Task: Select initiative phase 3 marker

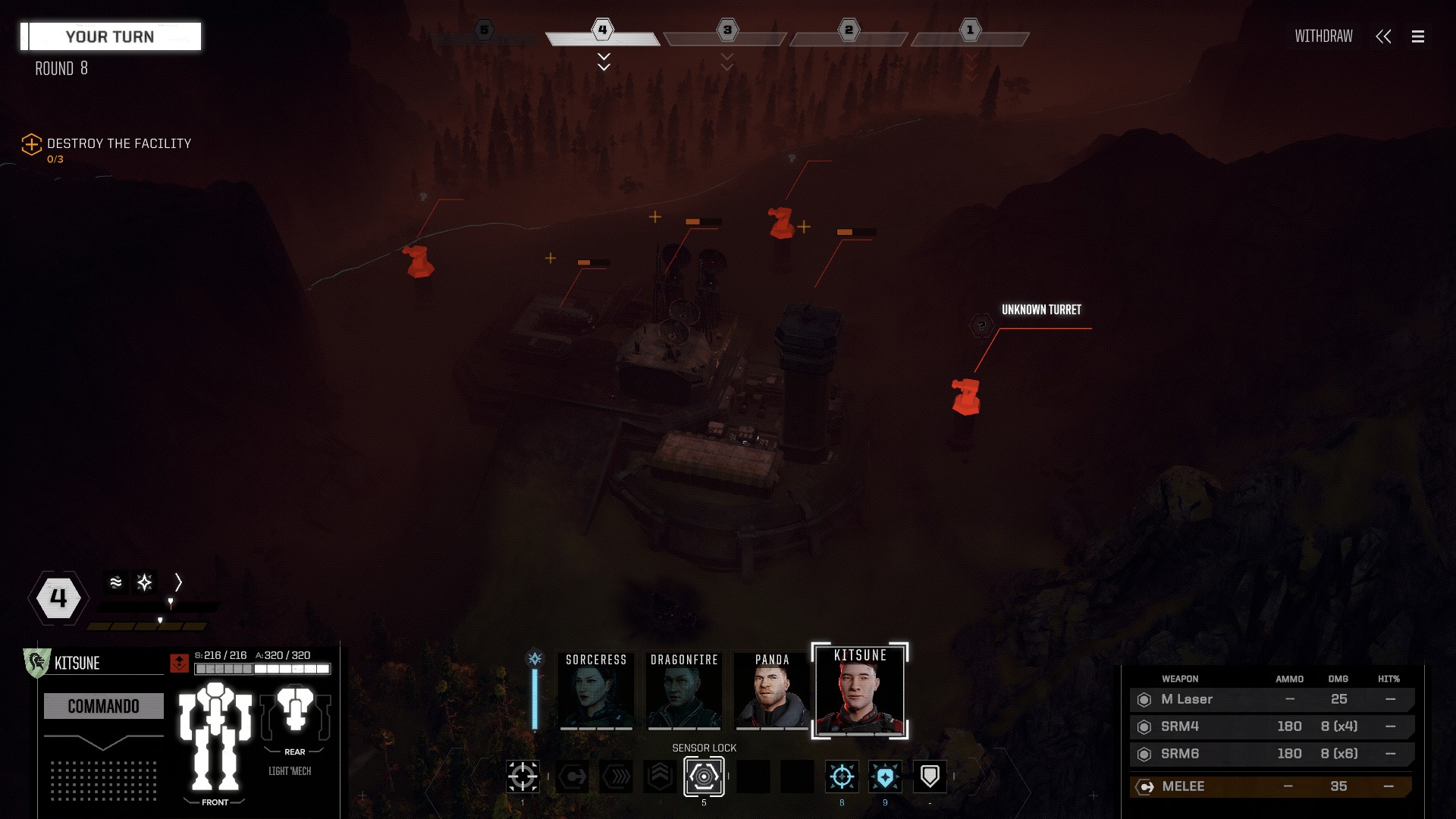Action: 727,30
